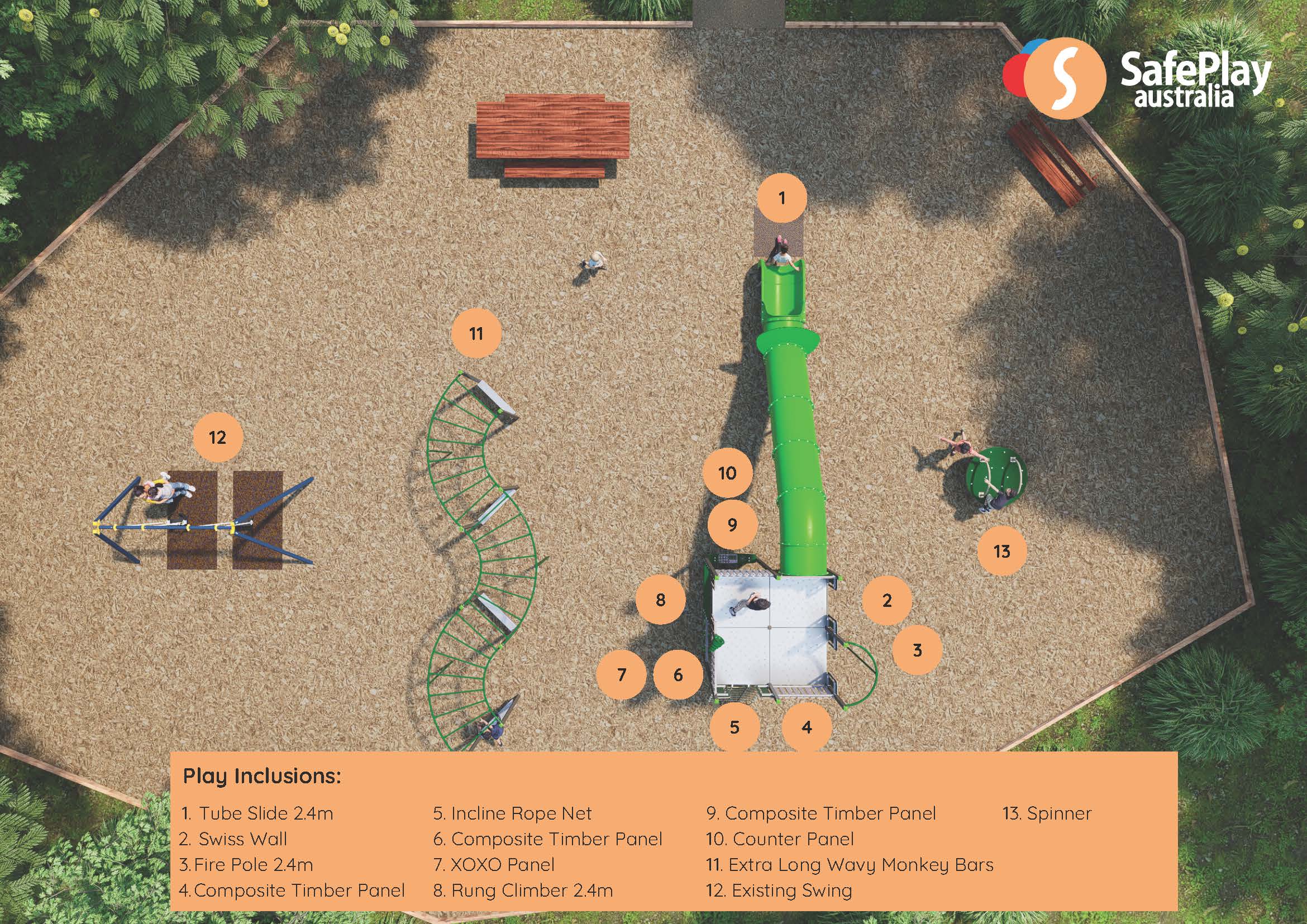Viewport: 1307px width, 924px height.
Task: Select orange marker number 6
Action: point(678,675)
